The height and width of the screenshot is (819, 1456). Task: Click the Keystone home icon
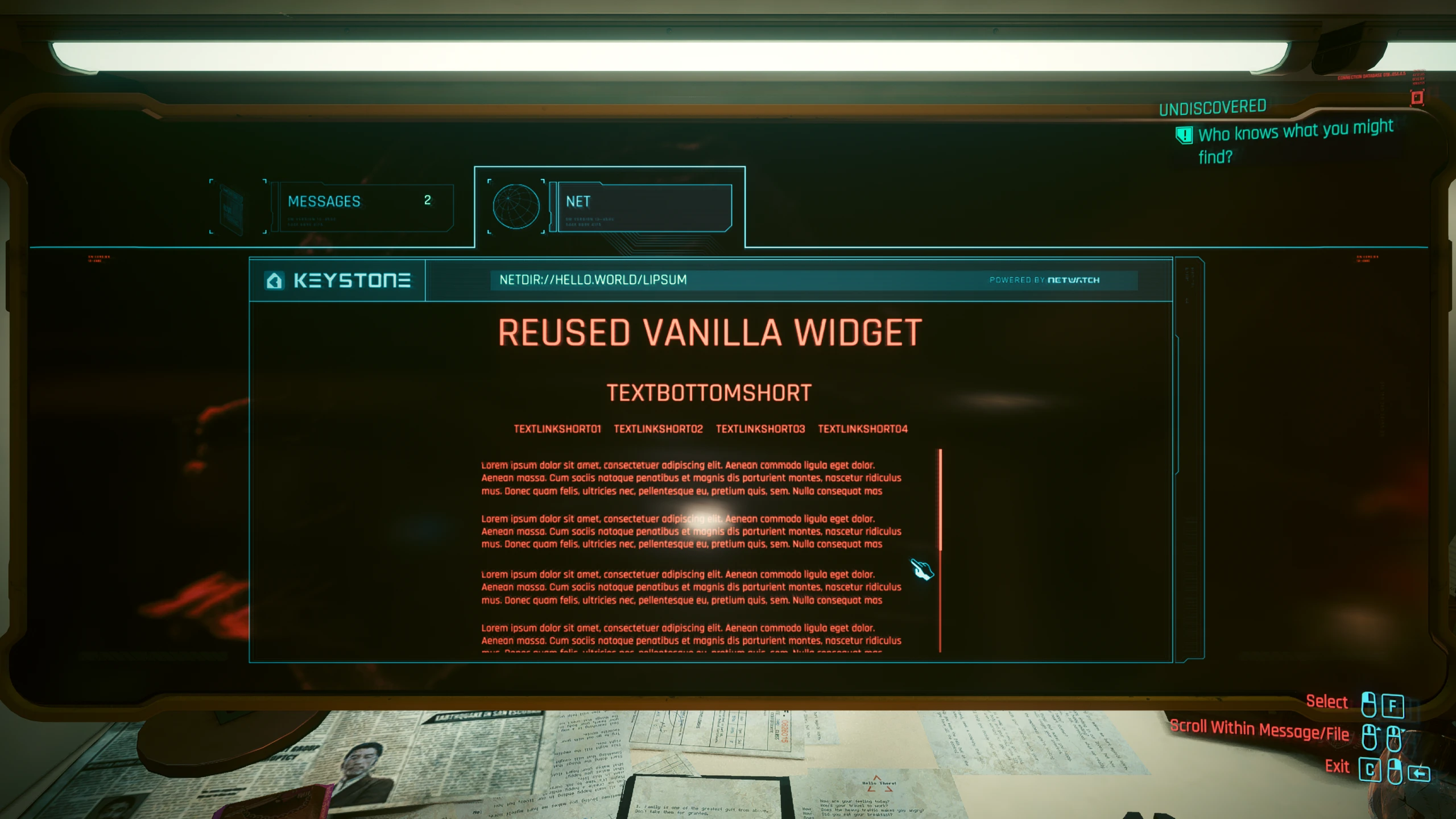click(x=275, y=280)
